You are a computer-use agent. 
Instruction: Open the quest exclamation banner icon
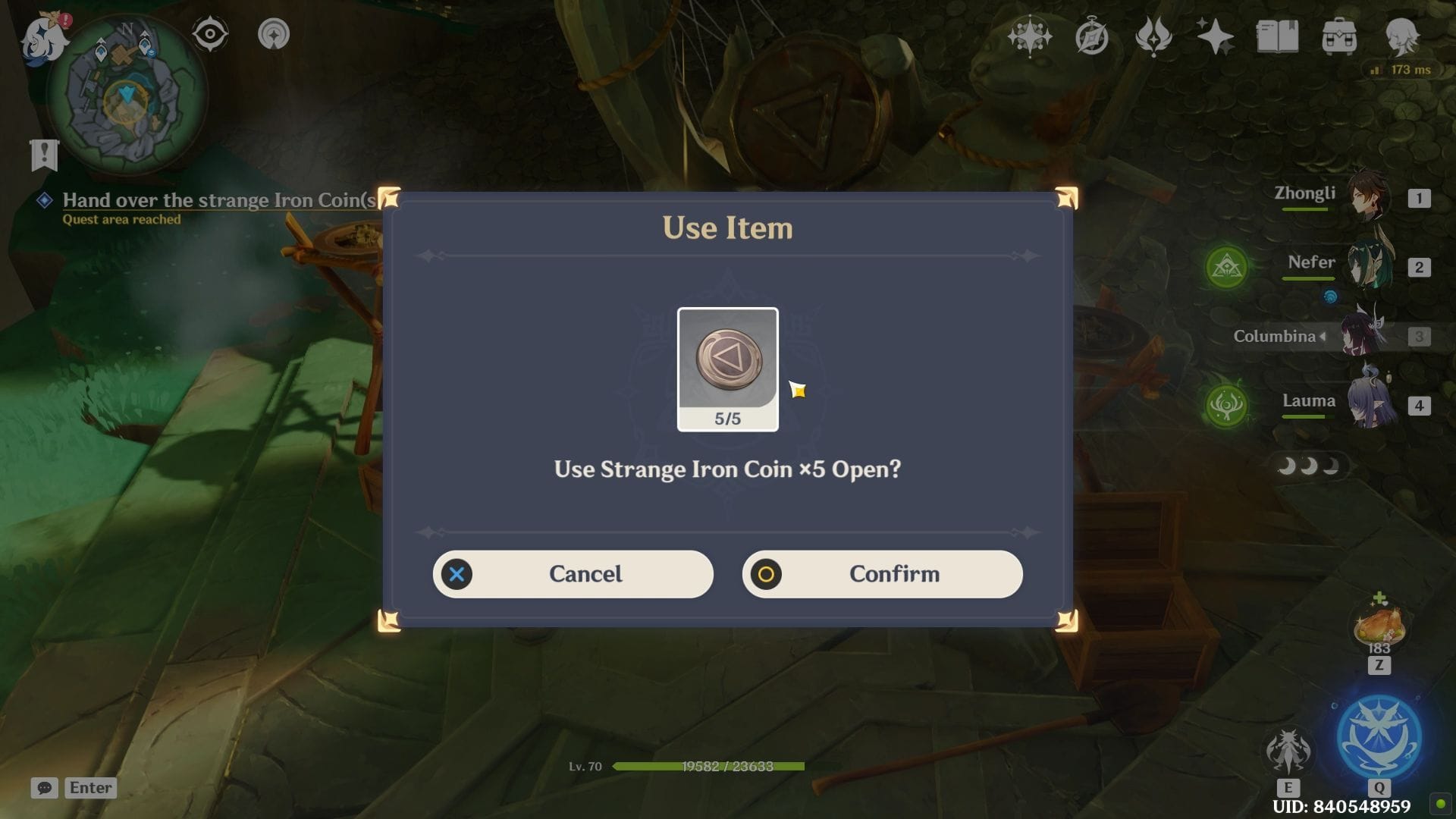tap(44, 155)
